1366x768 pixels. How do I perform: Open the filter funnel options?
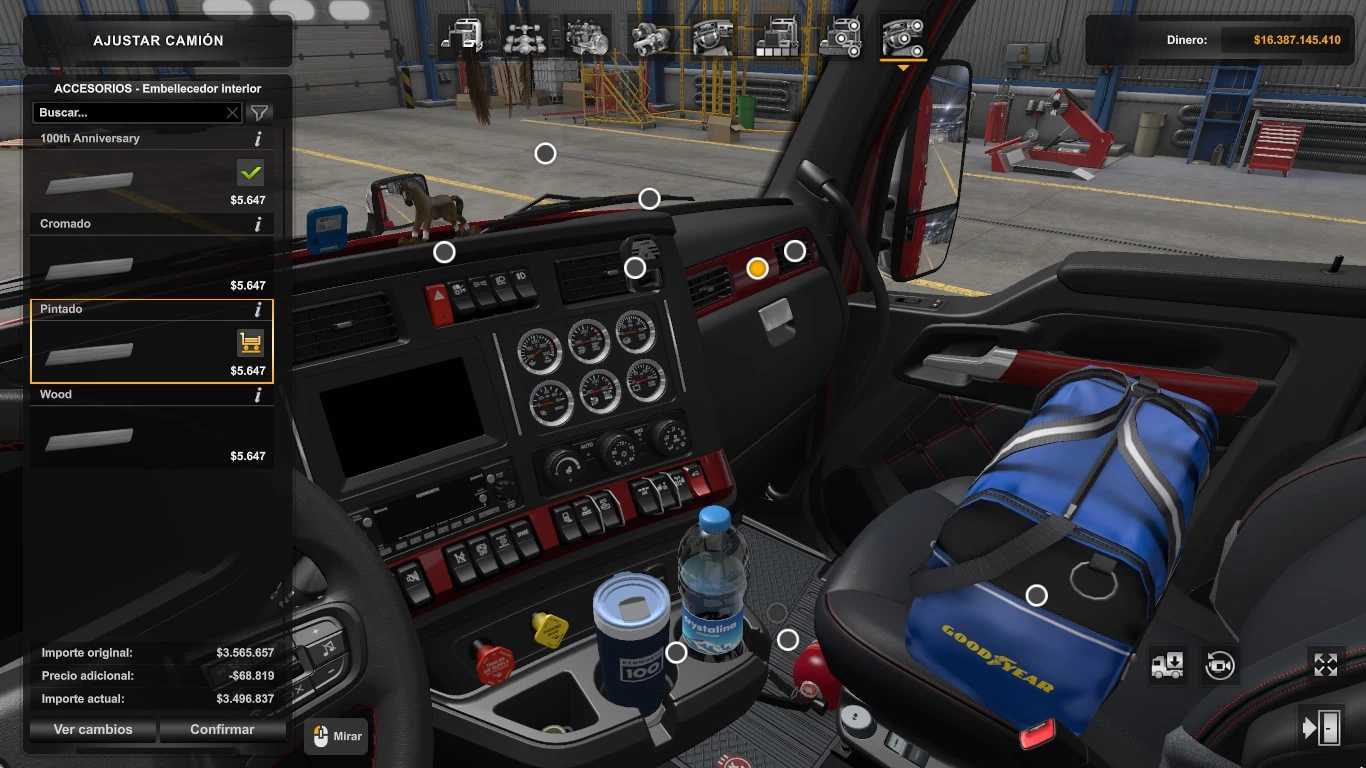pyautogui.click(x=259, y=113)
